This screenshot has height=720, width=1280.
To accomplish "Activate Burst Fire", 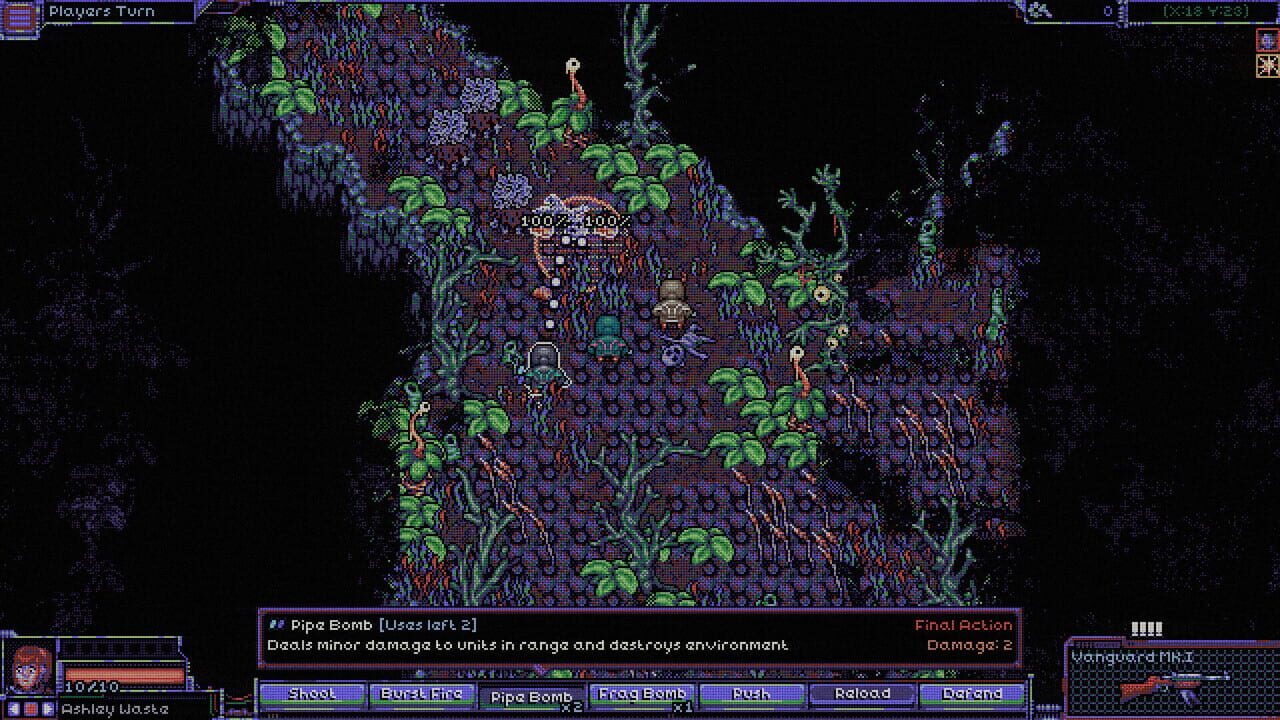I will (x=424, y=694).
